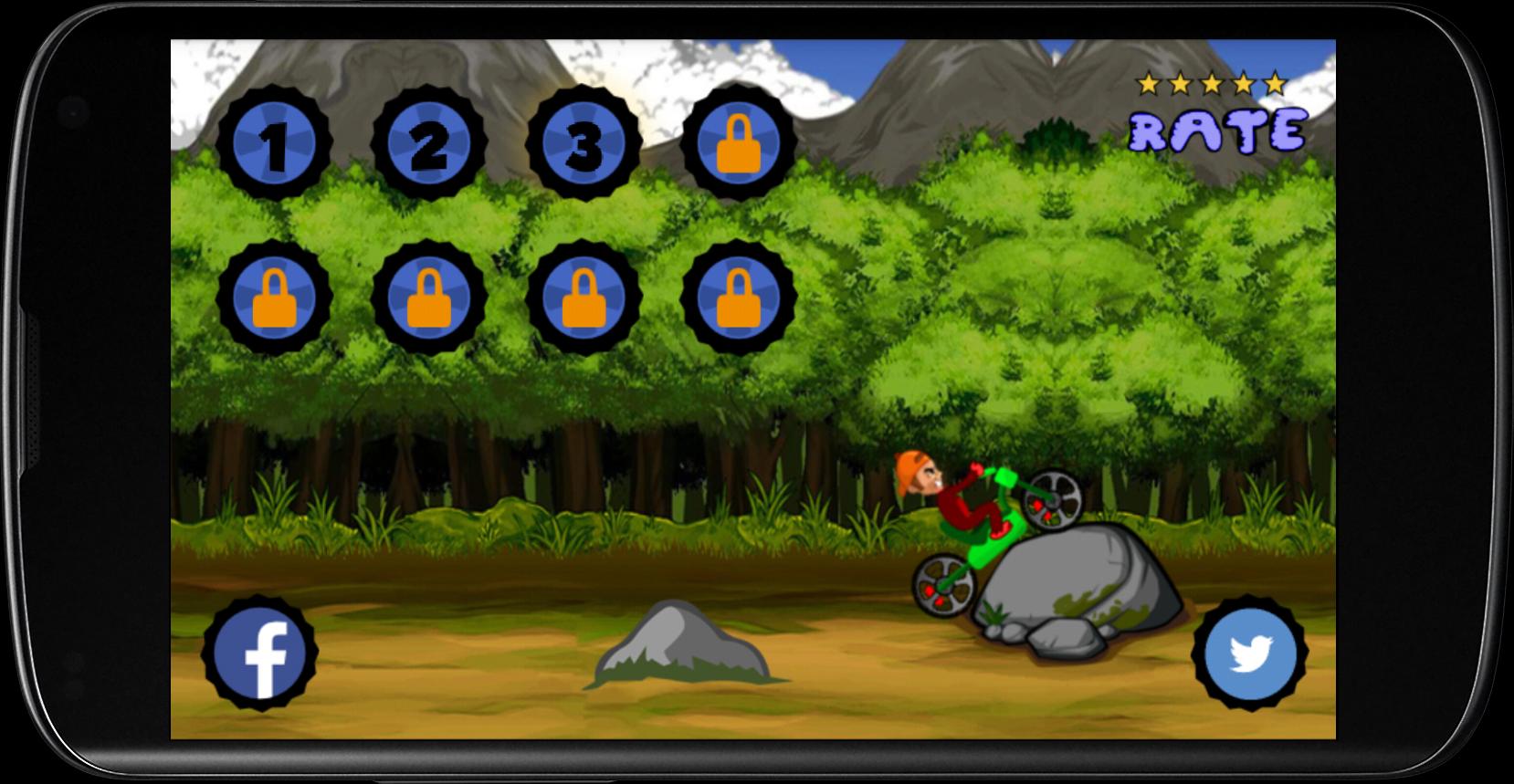Click the second star above RATE
The width and height of the screenshot is (1514, 784).
[1180, 83]
